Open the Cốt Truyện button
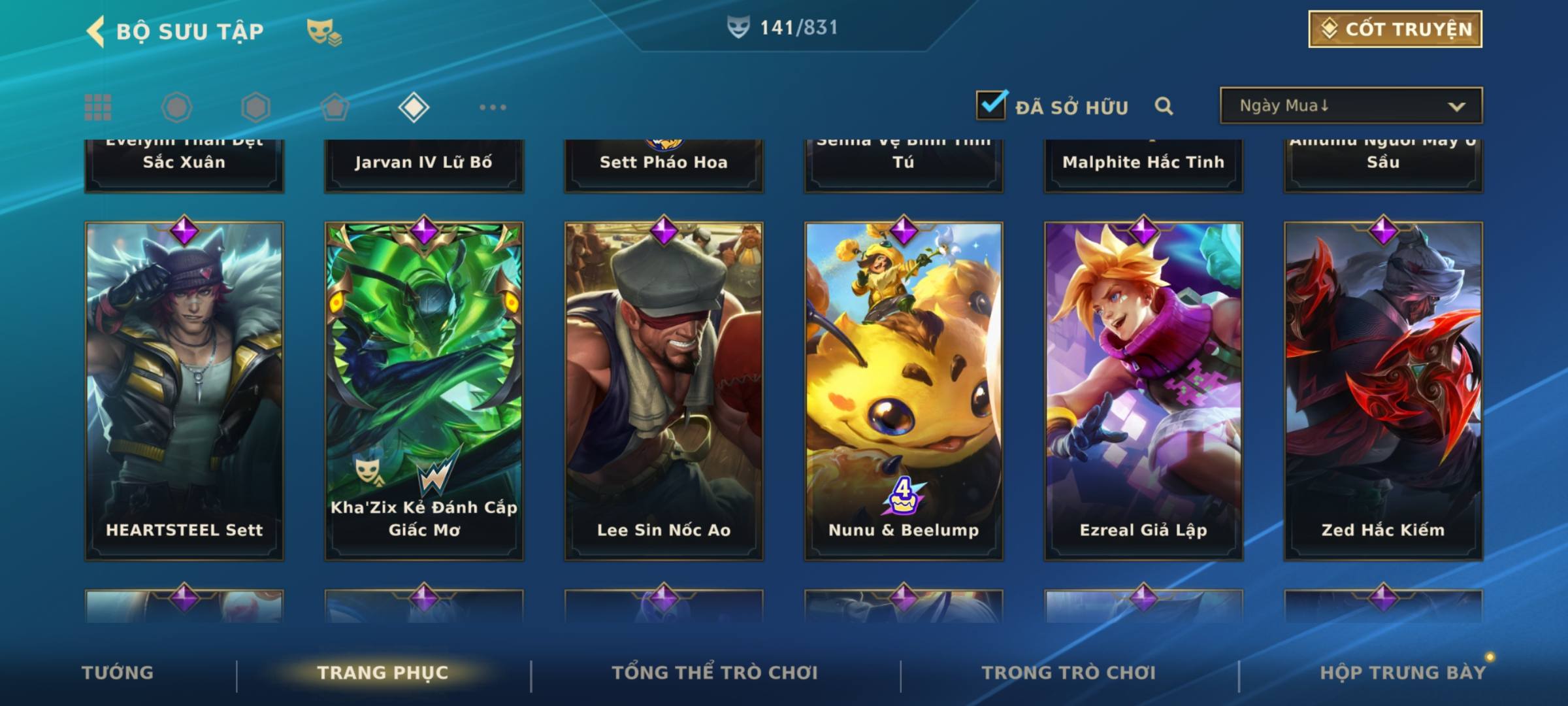Screen dimensions: 1568x706 [x=1395, y=29]
